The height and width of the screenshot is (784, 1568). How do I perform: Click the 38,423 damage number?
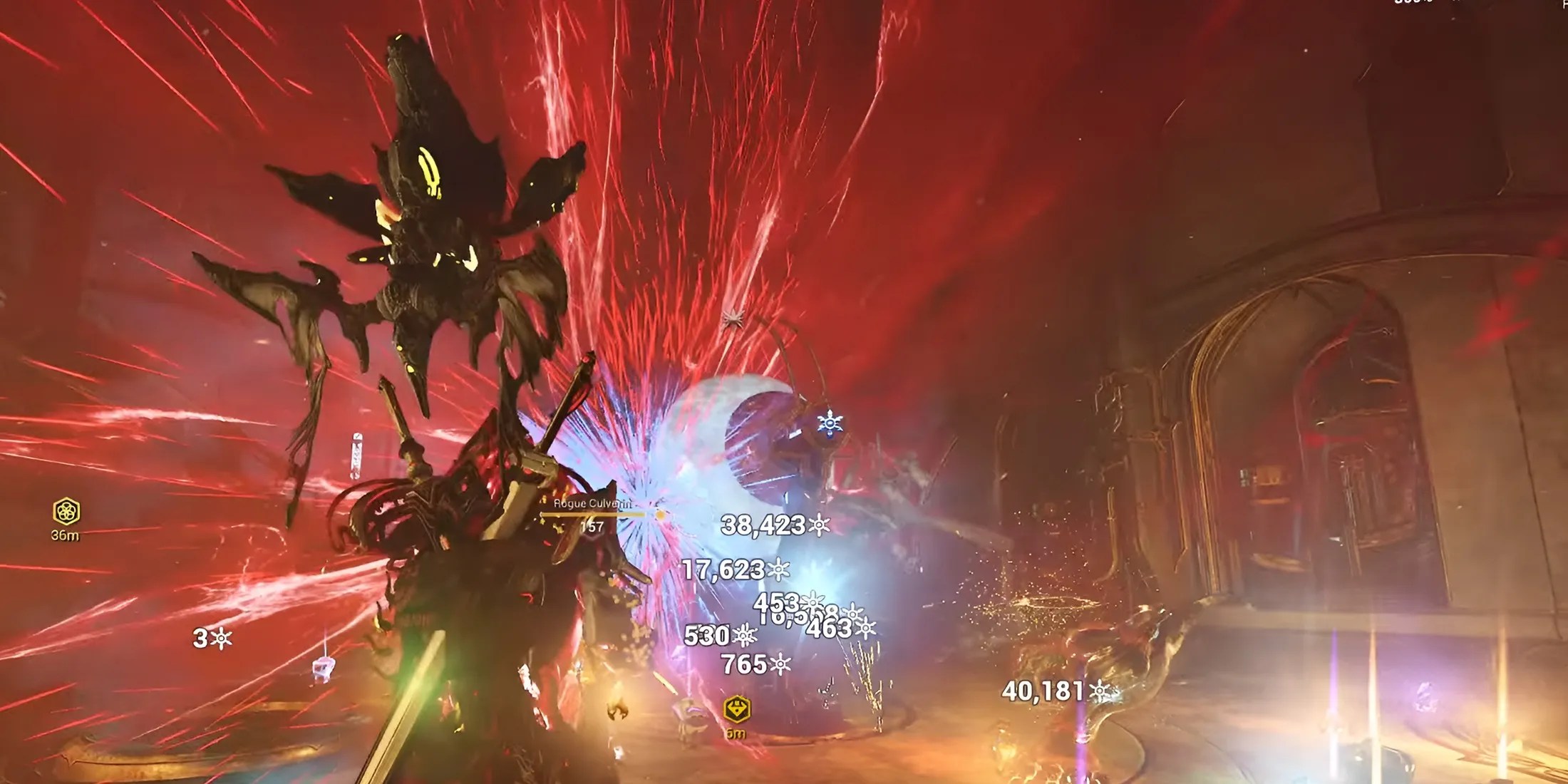763,526
